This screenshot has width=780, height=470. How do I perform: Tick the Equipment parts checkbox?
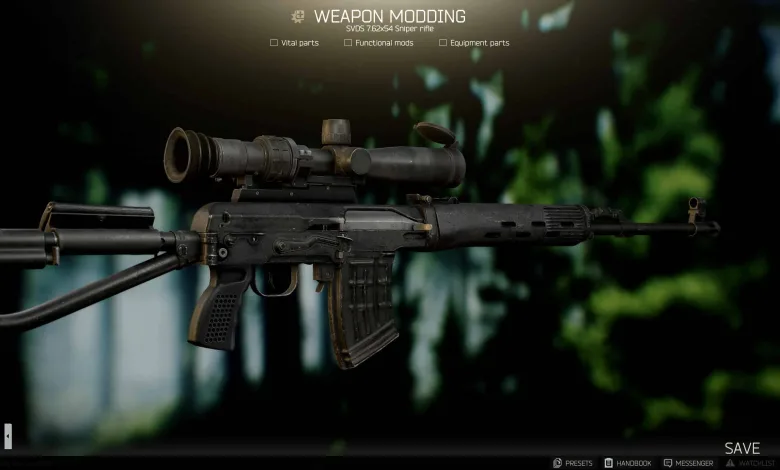(x=443, y=43)
